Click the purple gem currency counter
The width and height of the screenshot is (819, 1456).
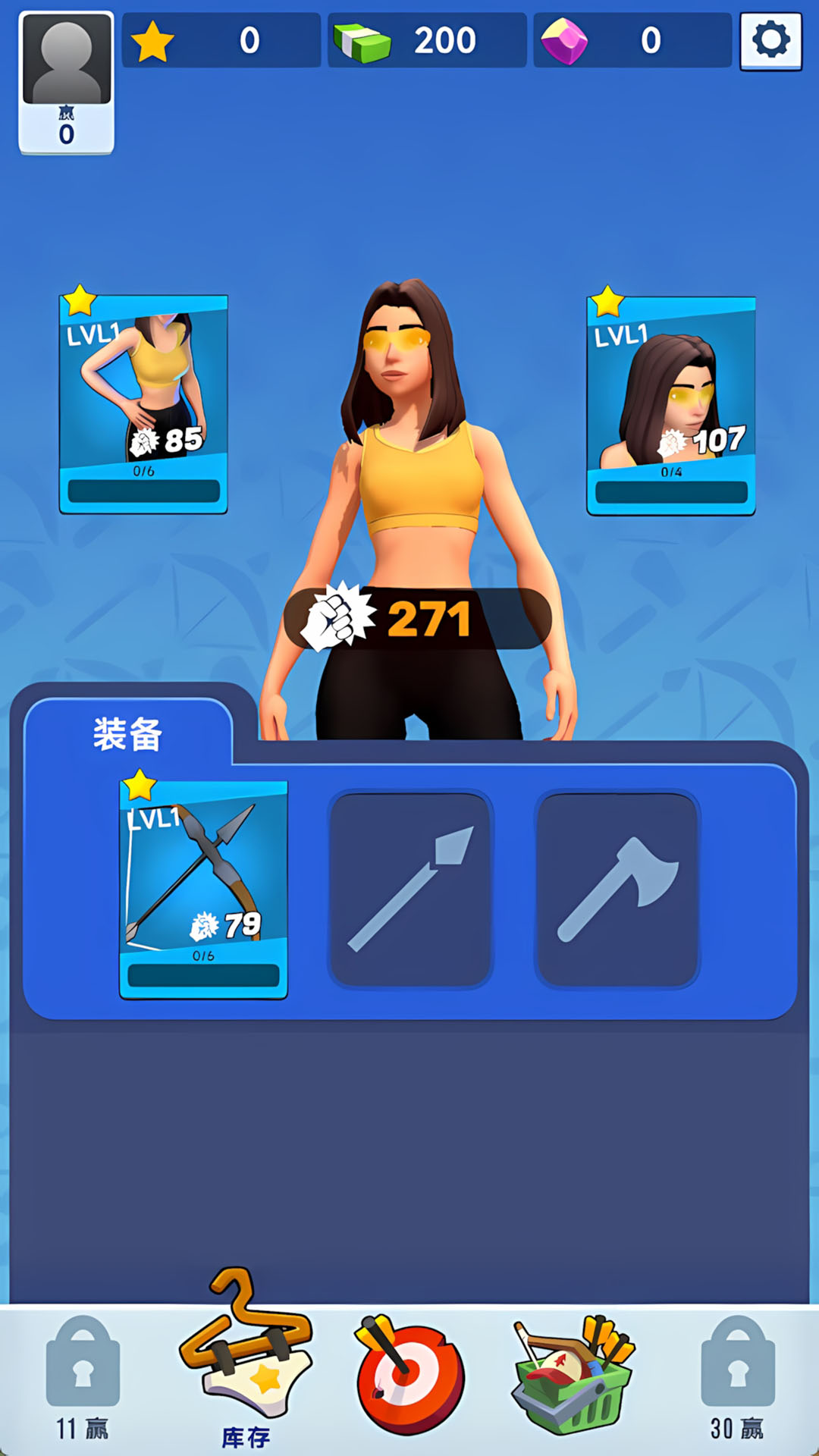pos(632,41)
